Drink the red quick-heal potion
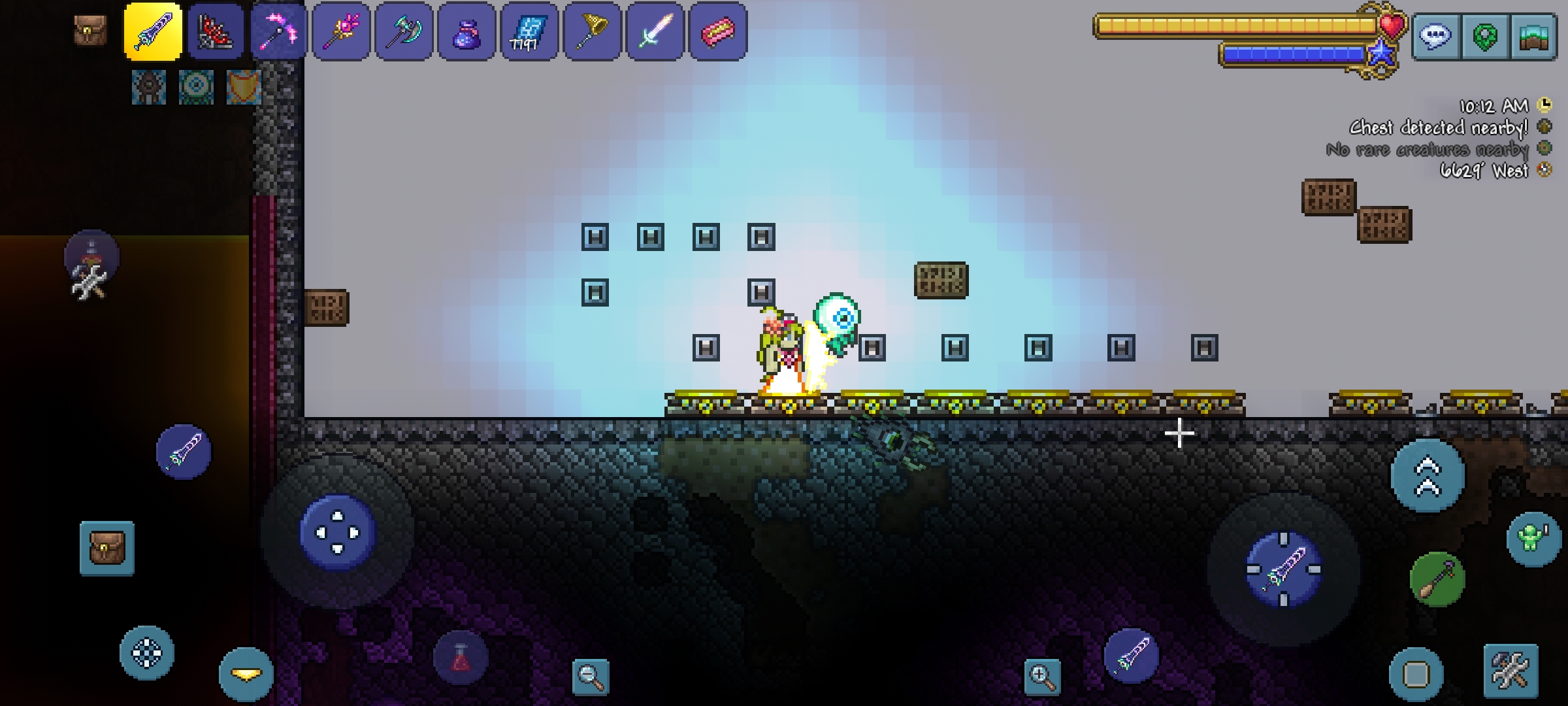The height and width of the screenshot is (706, 1568). pos(461,658)
